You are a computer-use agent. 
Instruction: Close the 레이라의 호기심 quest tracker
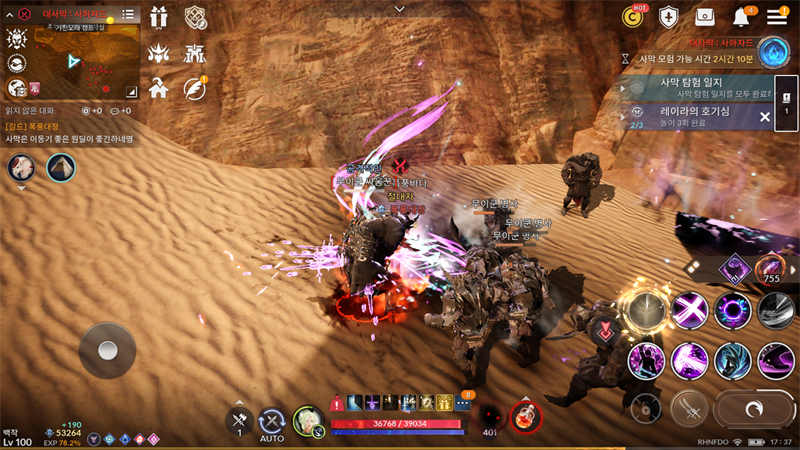coord(765,117)
